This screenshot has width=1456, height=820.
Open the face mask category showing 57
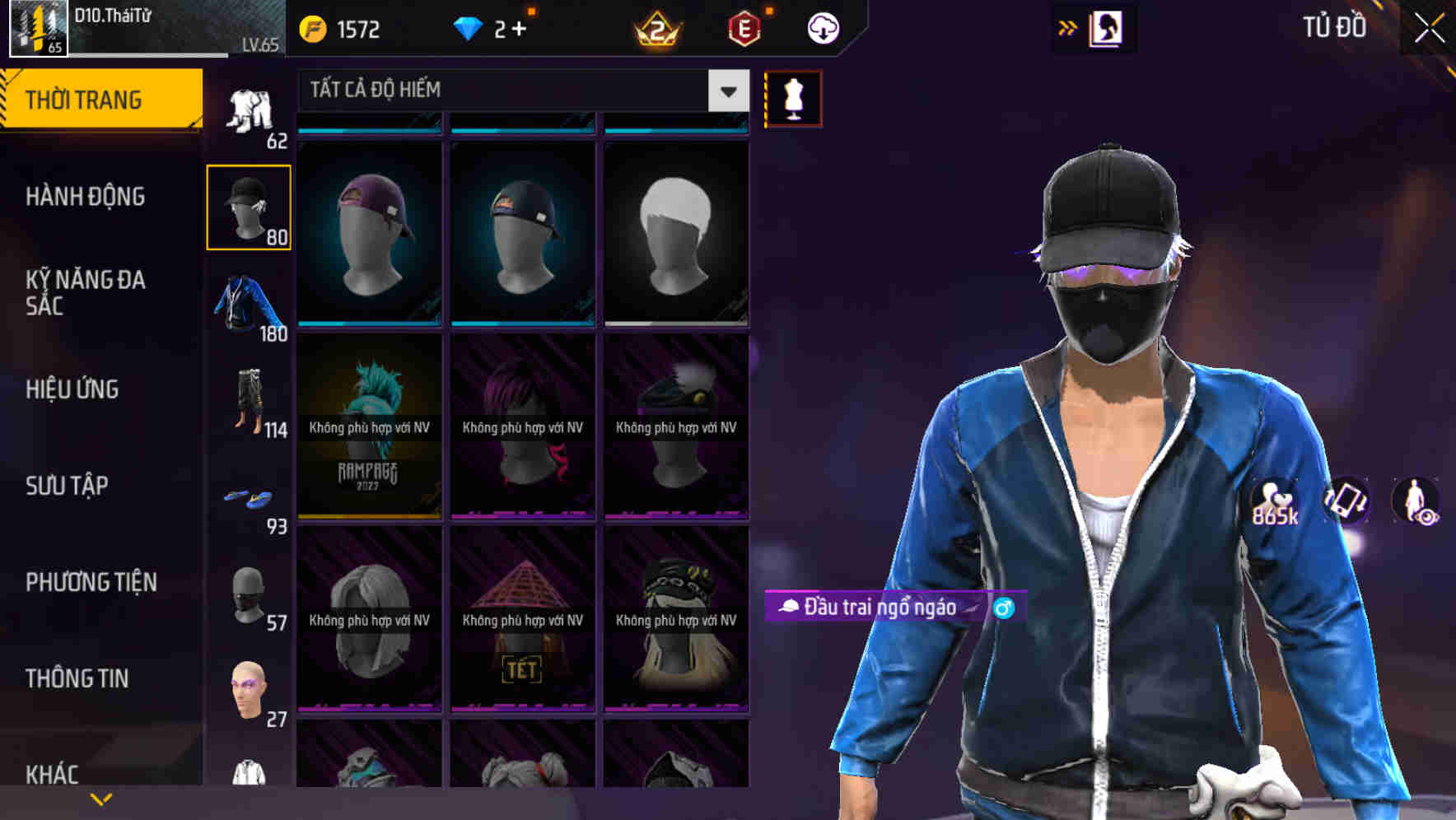249,591
